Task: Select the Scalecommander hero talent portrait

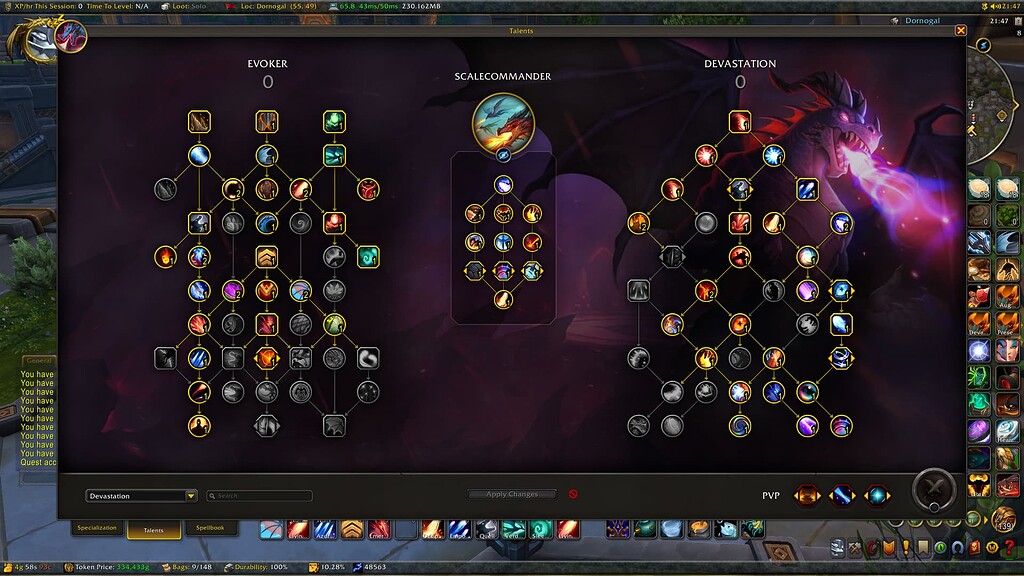Action: point(503,124)
